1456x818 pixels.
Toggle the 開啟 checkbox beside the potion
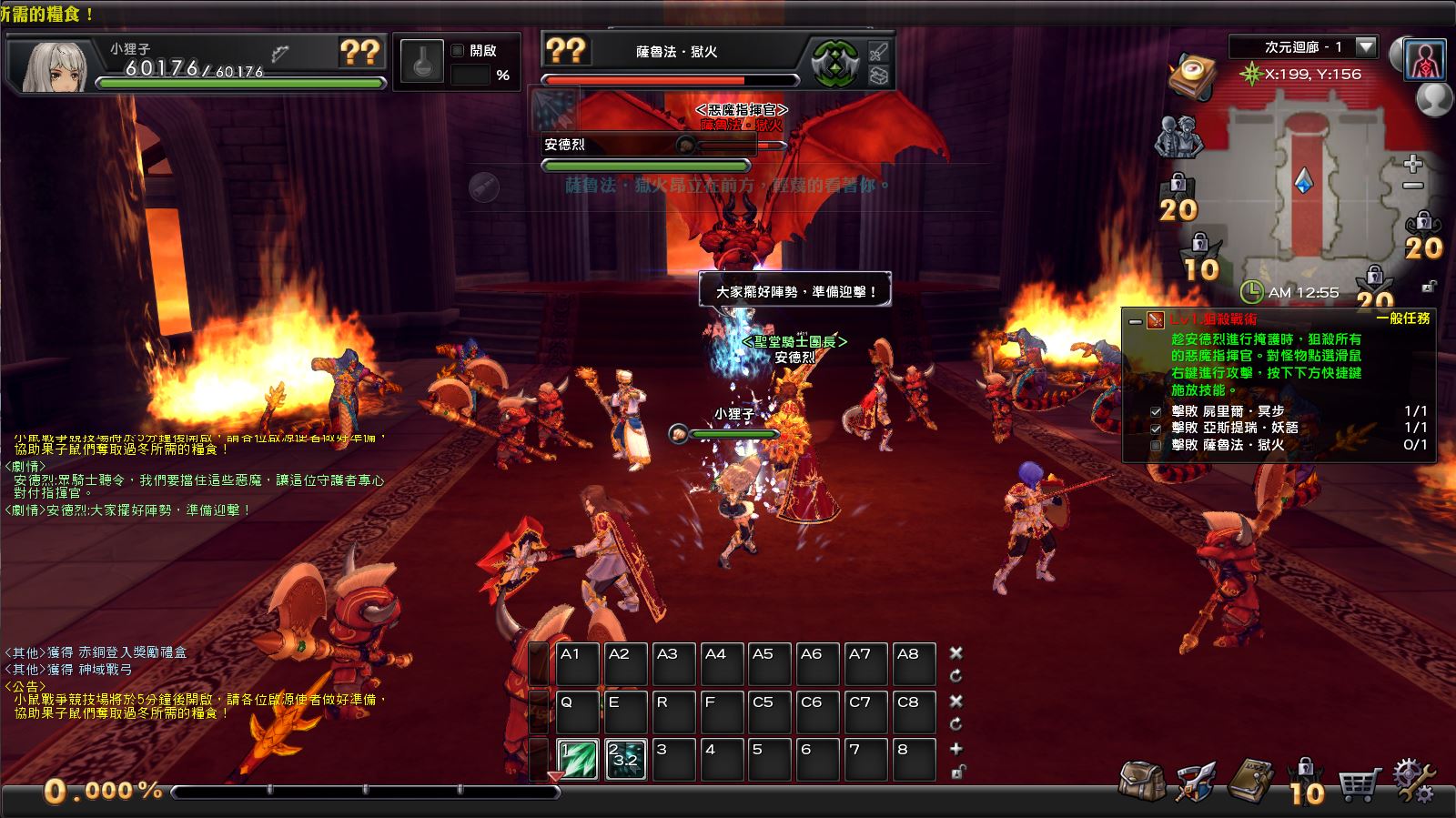click(458, 51)
